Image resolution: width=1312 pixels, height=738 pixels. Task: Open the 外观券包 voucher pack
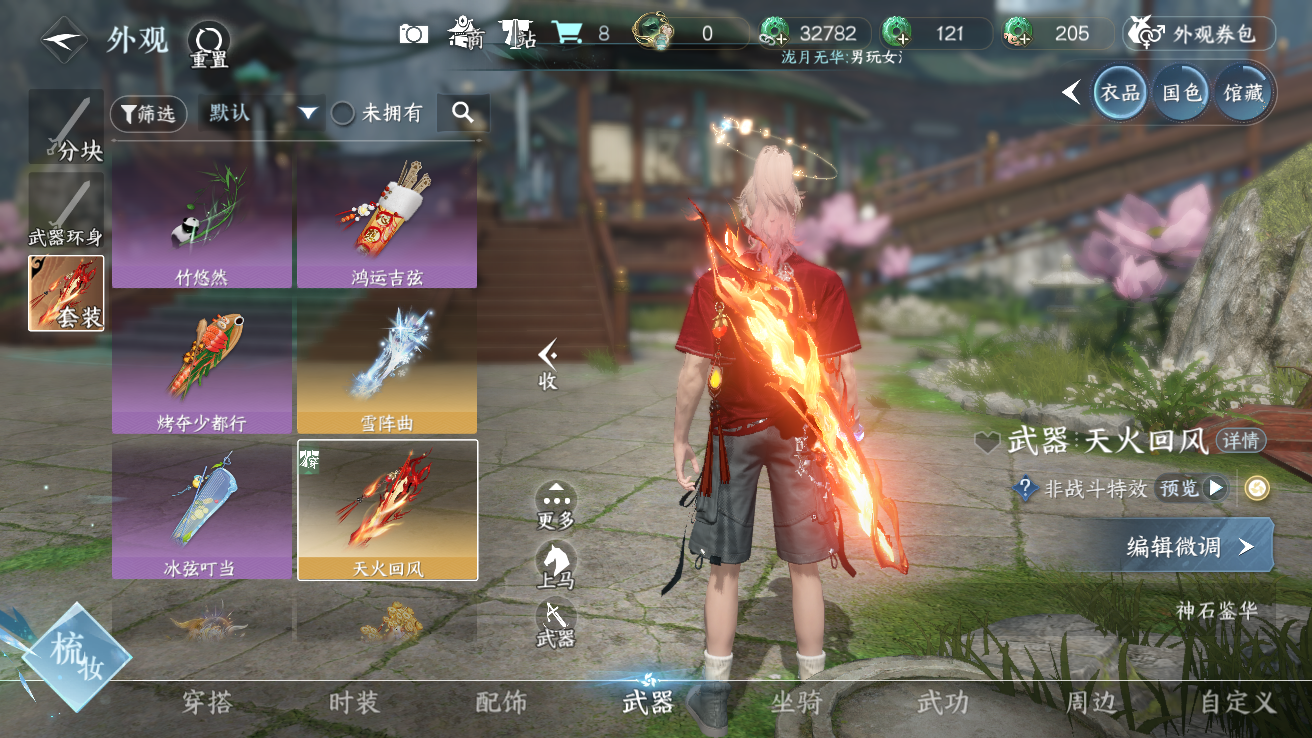tap(1200, 34)
